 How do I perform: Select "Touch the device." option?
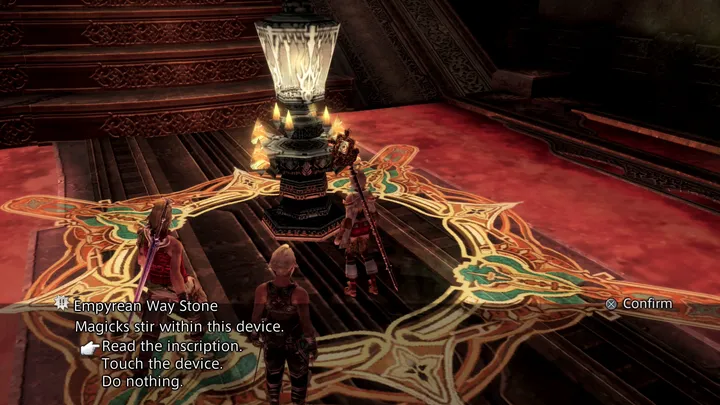point(161,364)
